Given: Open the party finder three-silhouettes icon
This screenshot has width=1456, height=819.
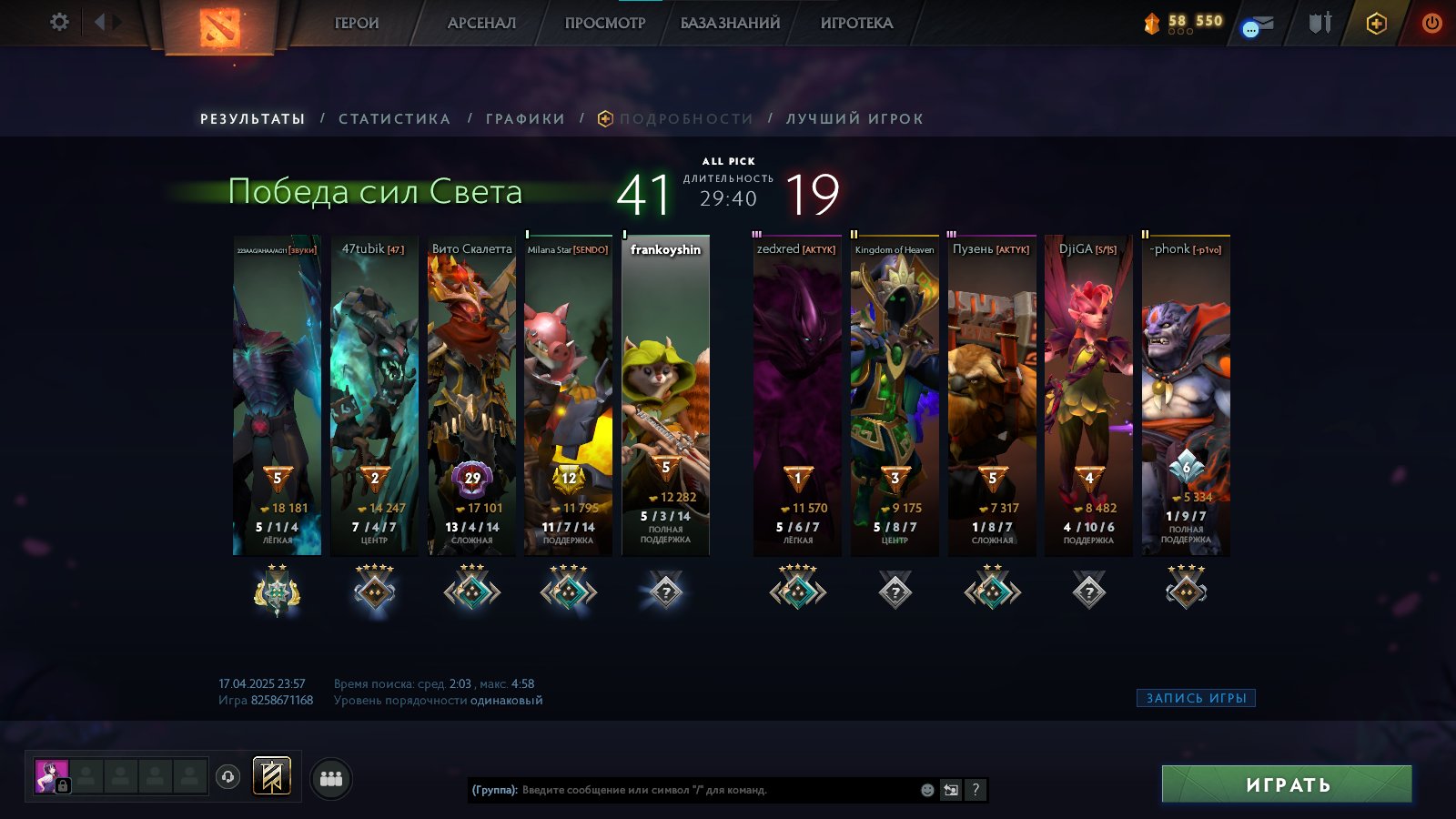Looking at the screenshot, I should pos(331,777).
